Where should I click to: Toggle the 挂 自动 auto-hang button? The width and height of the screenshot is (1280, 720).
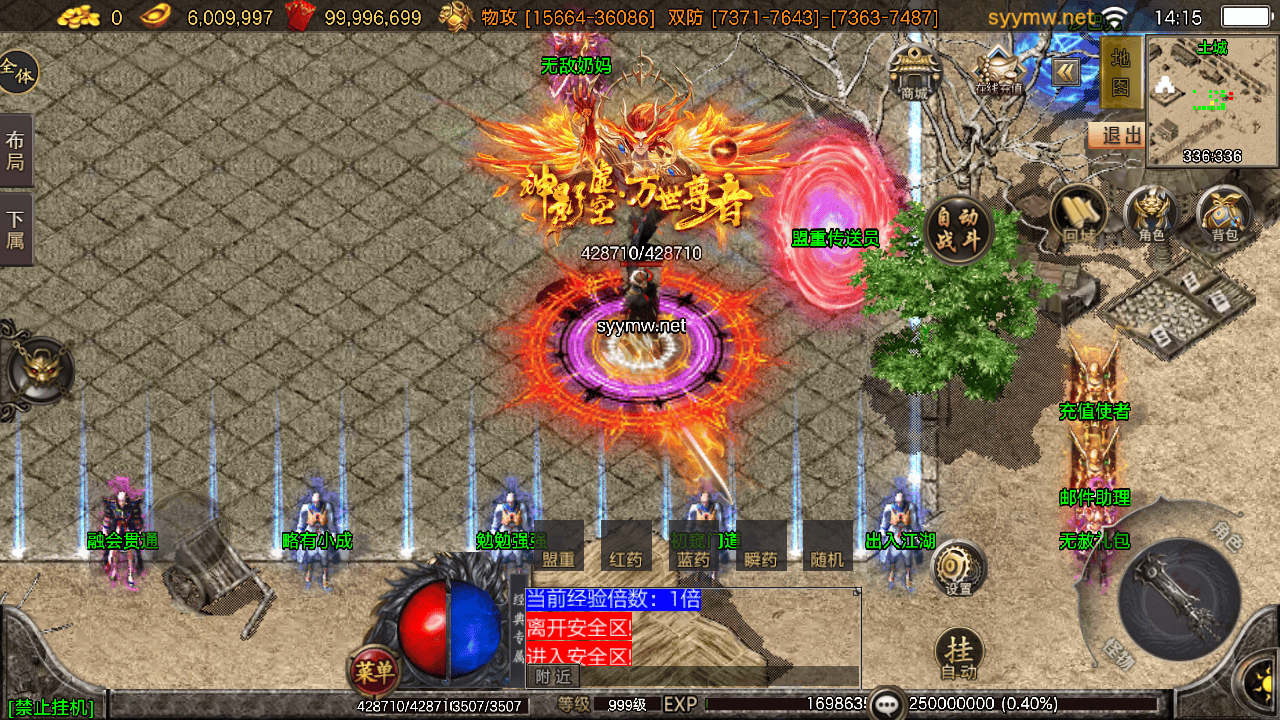click(x=958, y=655)
